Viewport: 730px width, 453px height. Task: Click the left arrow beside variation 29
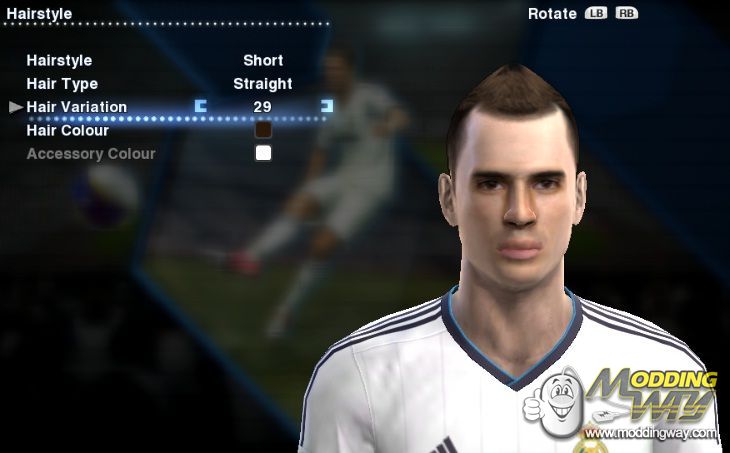tap(201, 105)
